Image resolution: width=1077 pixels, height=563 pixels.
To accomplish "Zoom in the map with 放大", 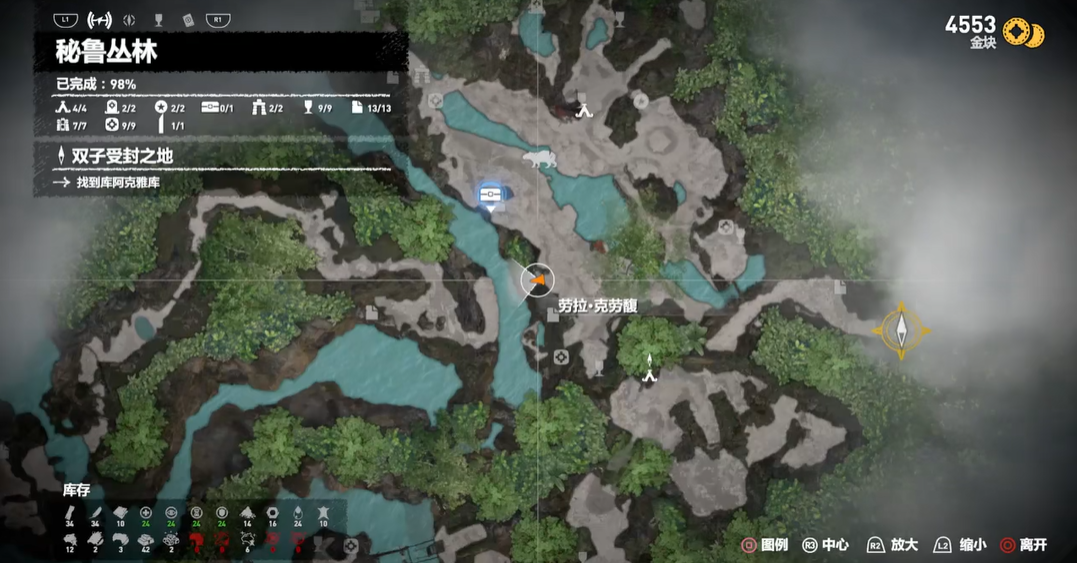I will click(893, 545).
